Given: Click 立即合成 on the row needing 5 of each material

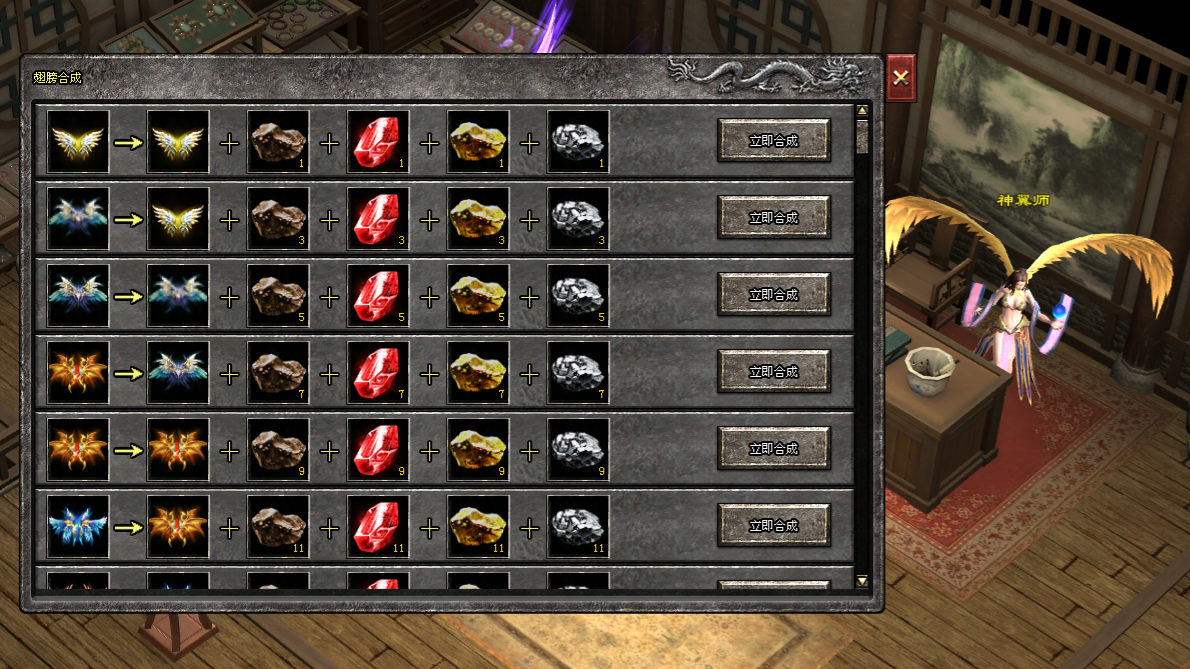Looking at the screenshot, I should coord(773,295).
